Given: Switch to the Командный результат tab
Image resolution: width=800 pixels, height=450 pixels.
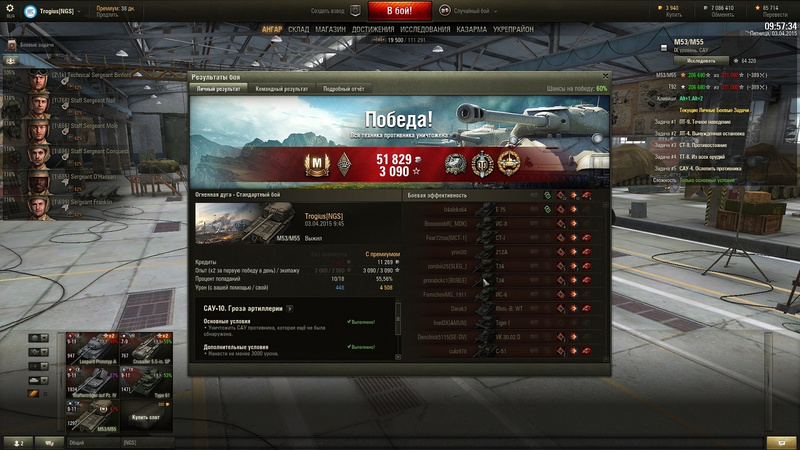Looking at the screenshot, I should pos(282,89).
